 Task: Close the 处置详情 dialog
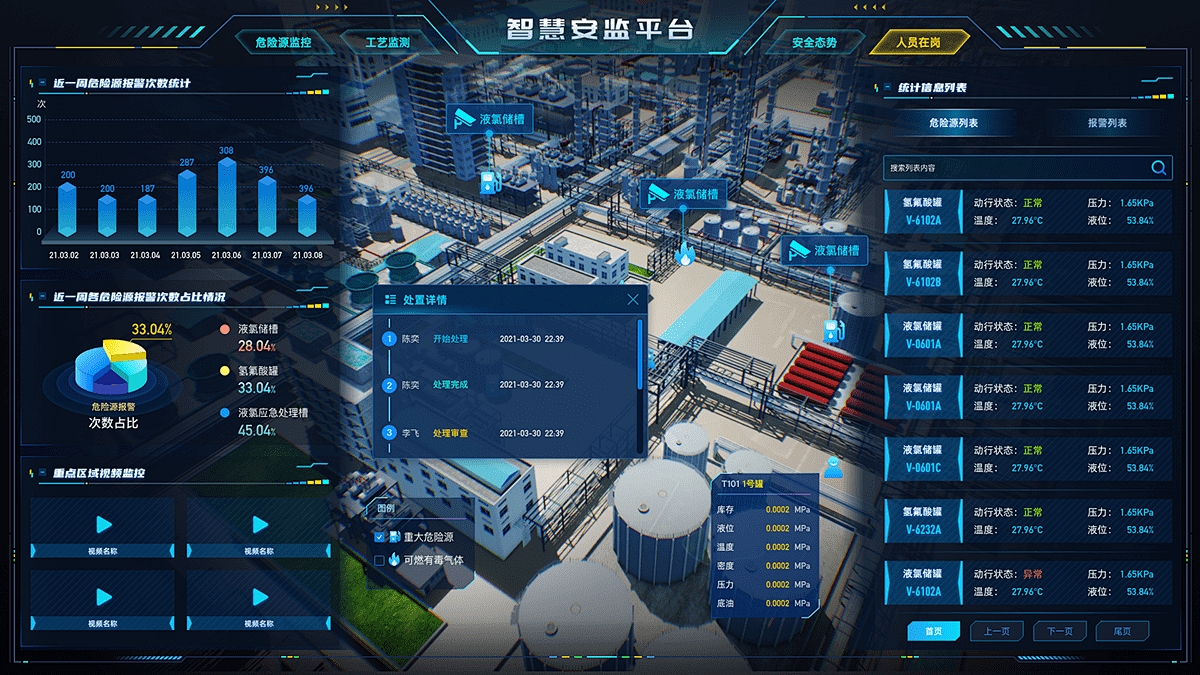tap(633, 299)
